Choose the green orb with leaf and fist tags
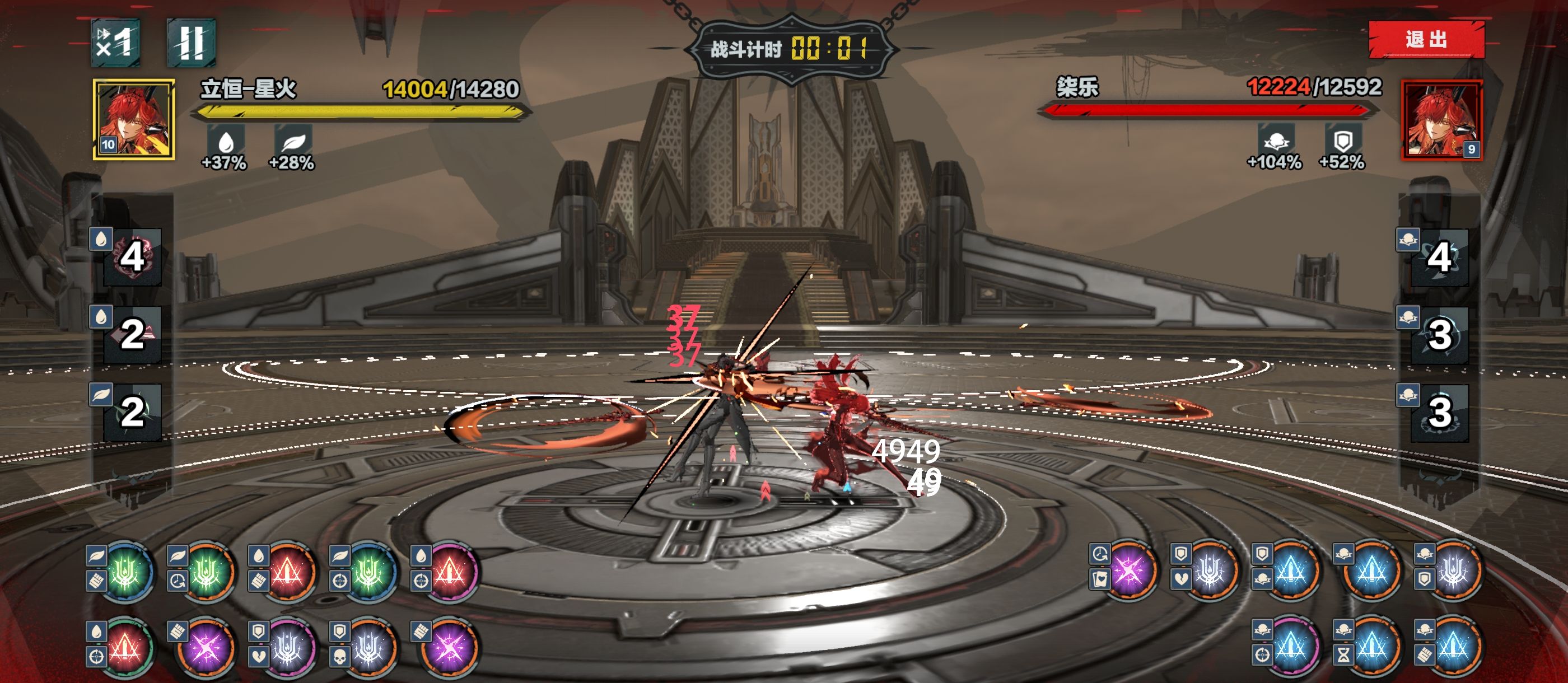The height and width of the screenshot is (683, 1568). [125, 572]
